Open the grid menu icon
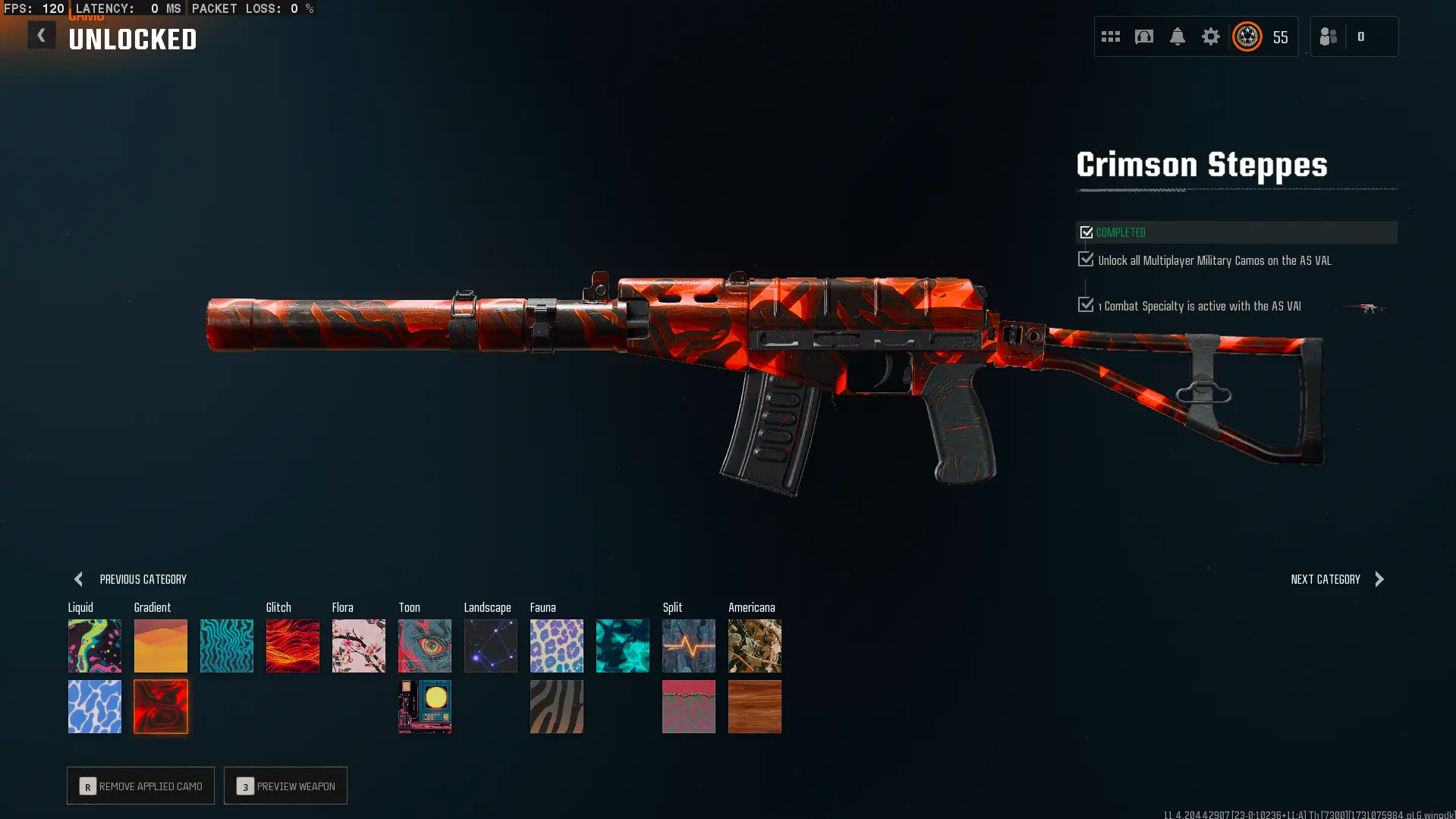 tap(1110, 36)
